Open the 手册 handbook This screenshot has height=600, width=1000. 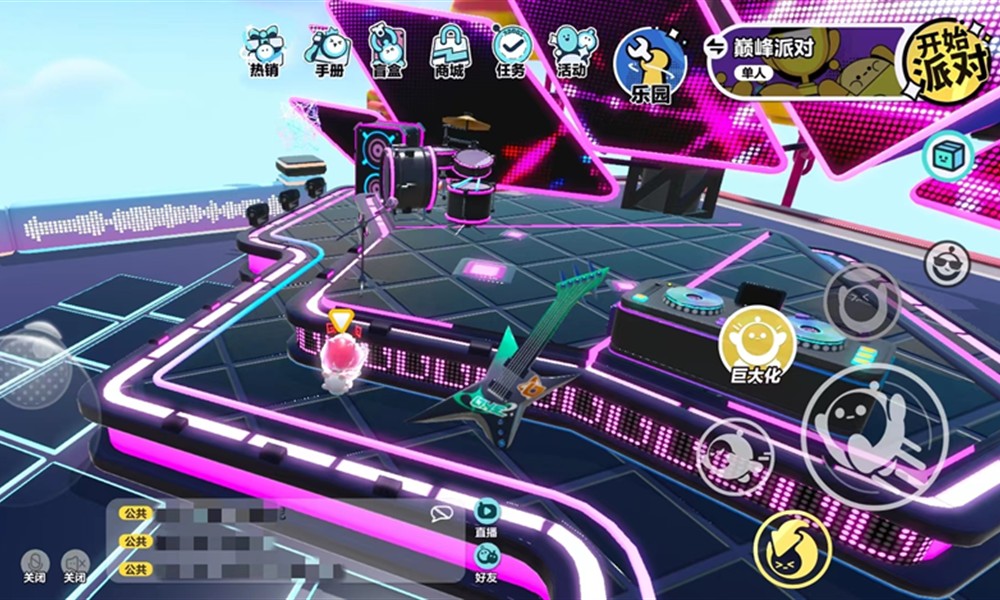[328, 52]
